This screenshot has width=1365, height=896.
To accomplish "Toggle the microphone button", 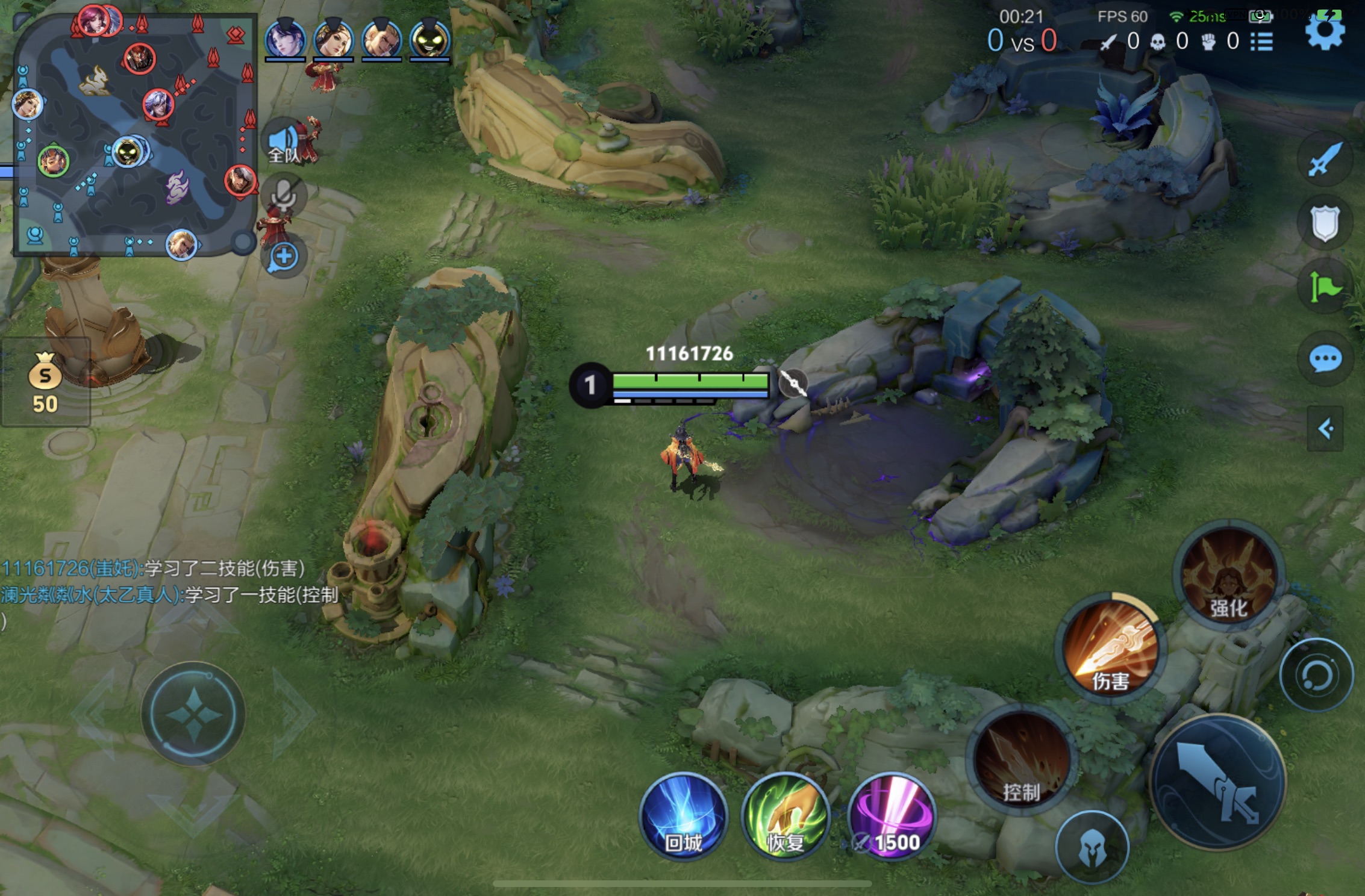I will tap(284, 196).
